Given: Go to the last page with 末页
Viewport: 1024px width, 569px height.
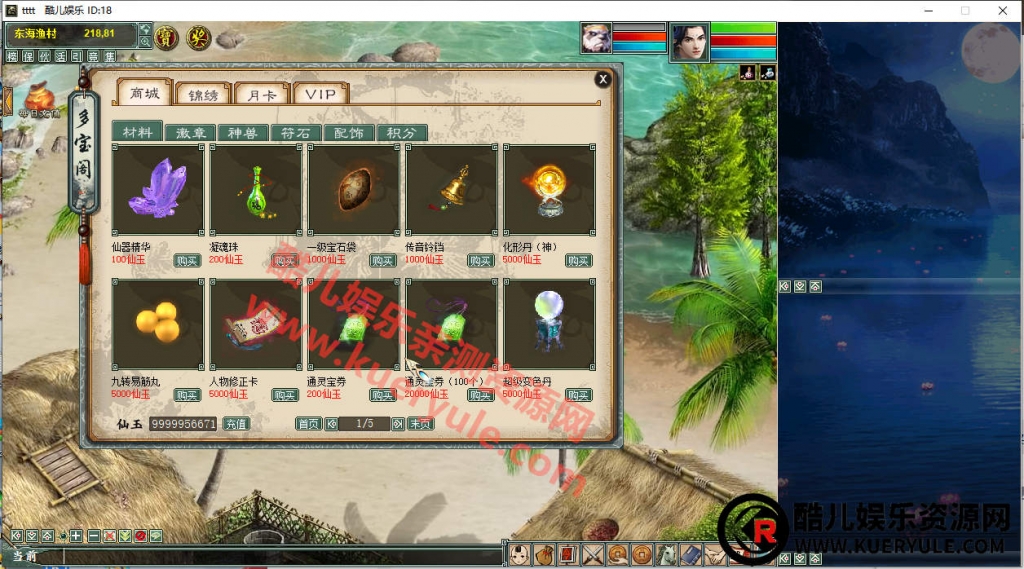Looking at the screenshot, I should [x=420, y=424].
